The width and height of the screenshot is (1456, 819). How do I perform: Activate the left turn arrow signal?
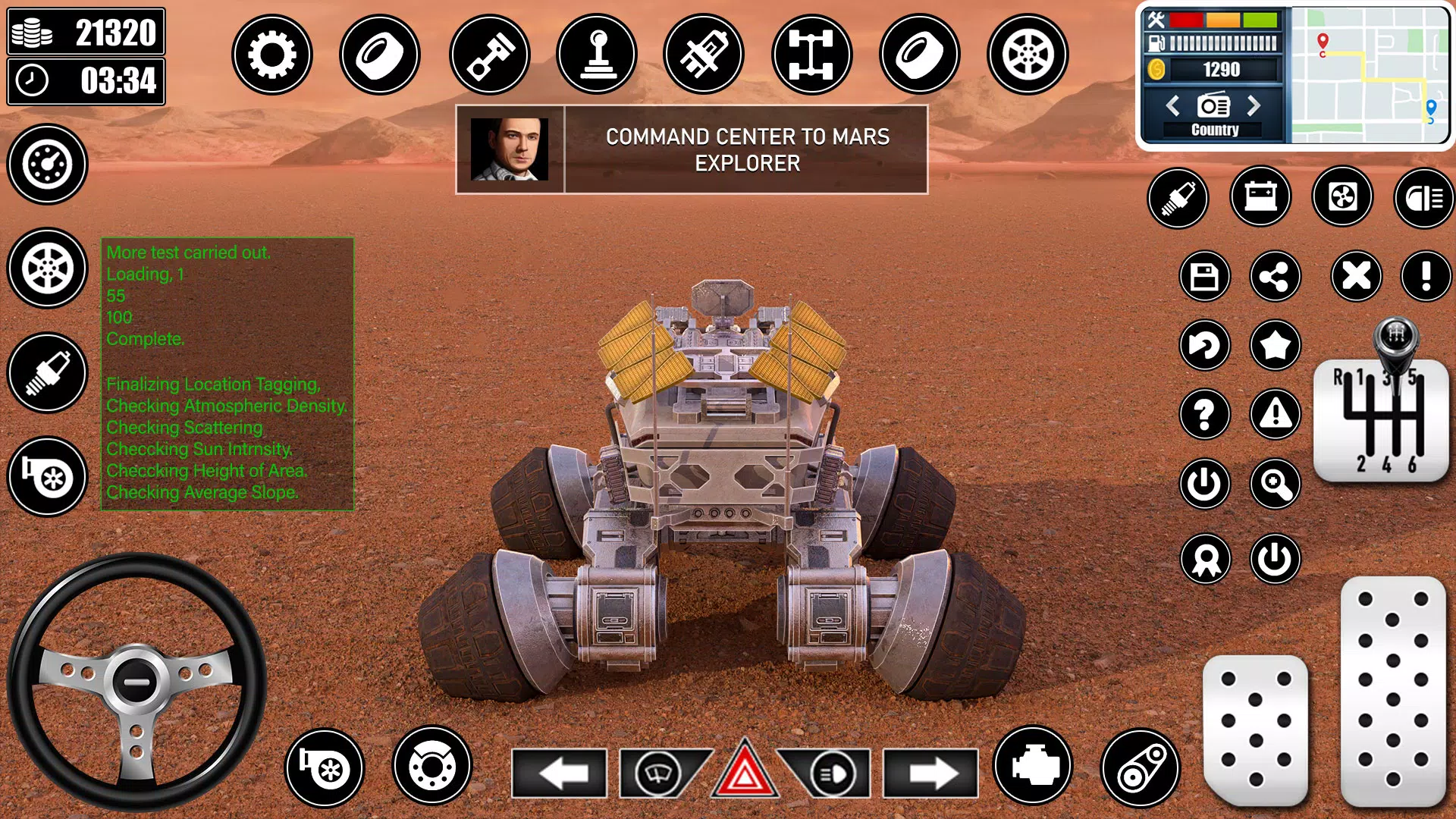[560, 773]
